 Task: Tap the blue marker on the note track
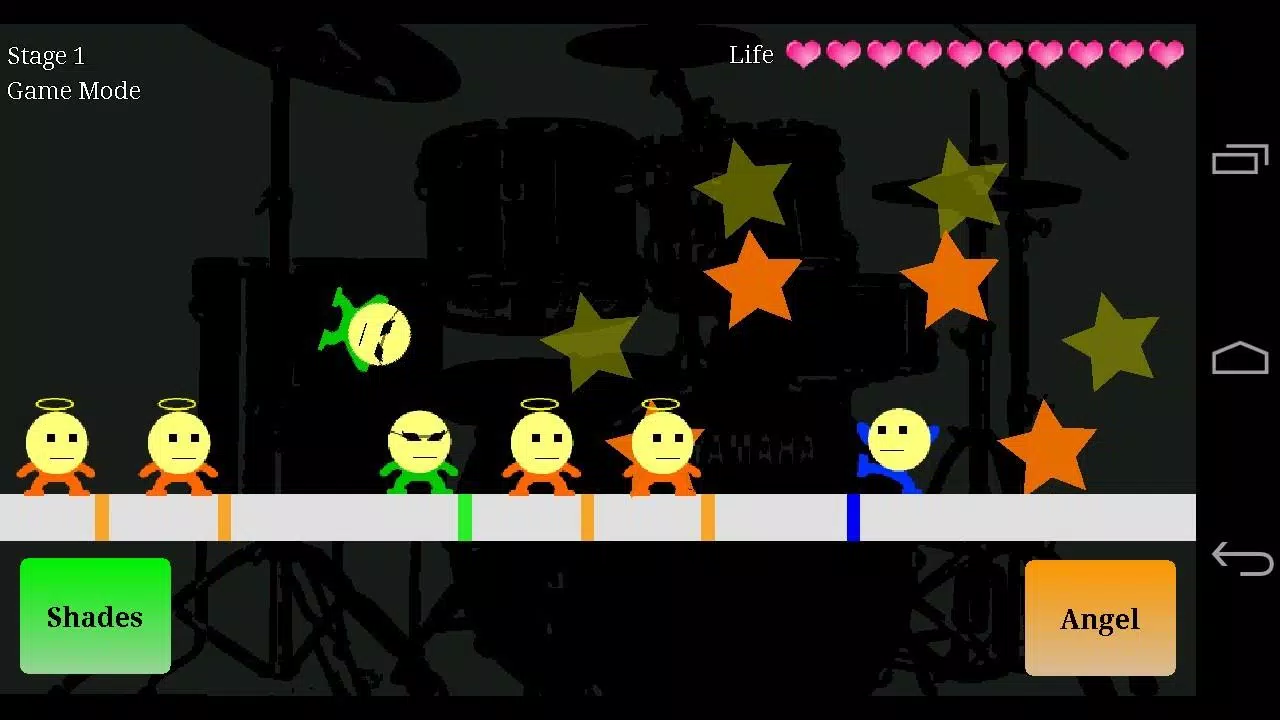point(852,516)
